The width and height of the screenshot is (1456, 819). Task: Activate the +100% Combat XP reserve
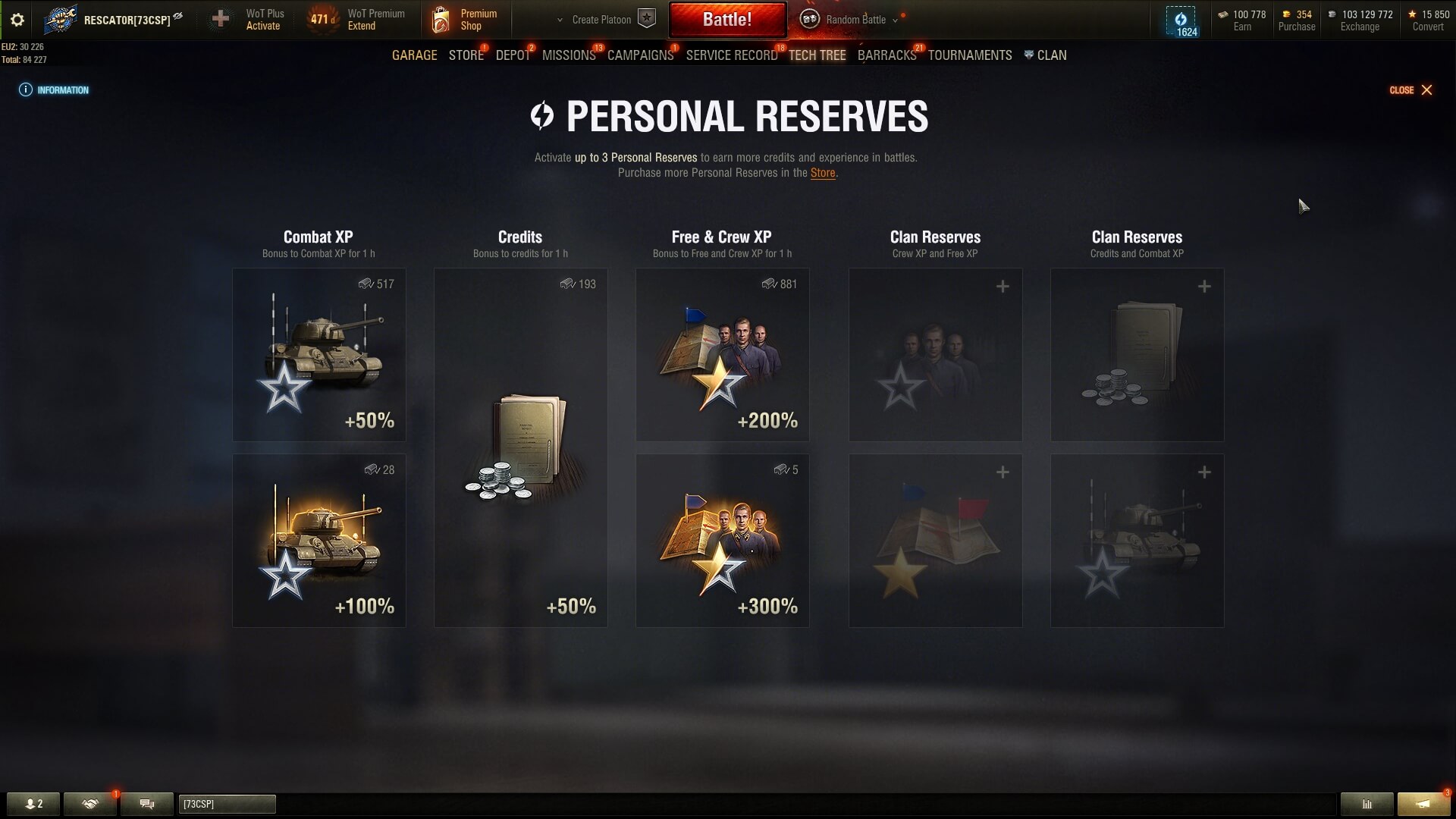[318, 541]
